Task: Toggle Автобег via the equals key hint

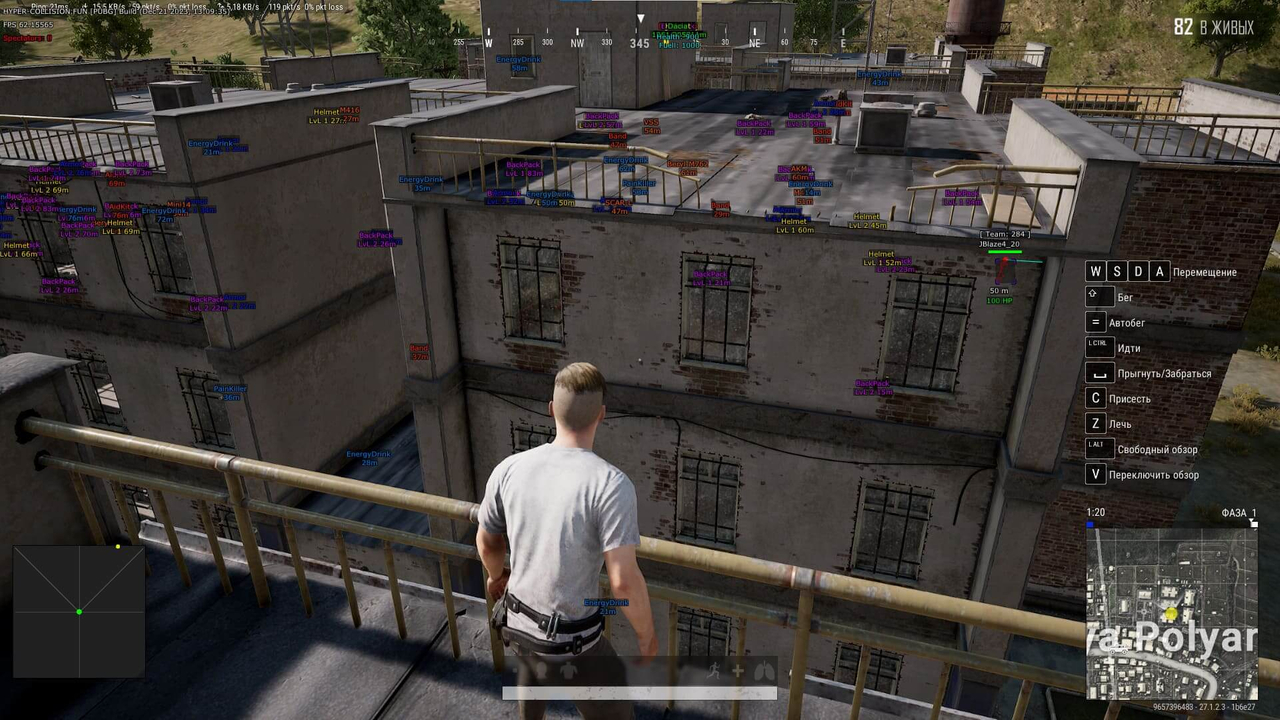Action: pos(1095,322)
